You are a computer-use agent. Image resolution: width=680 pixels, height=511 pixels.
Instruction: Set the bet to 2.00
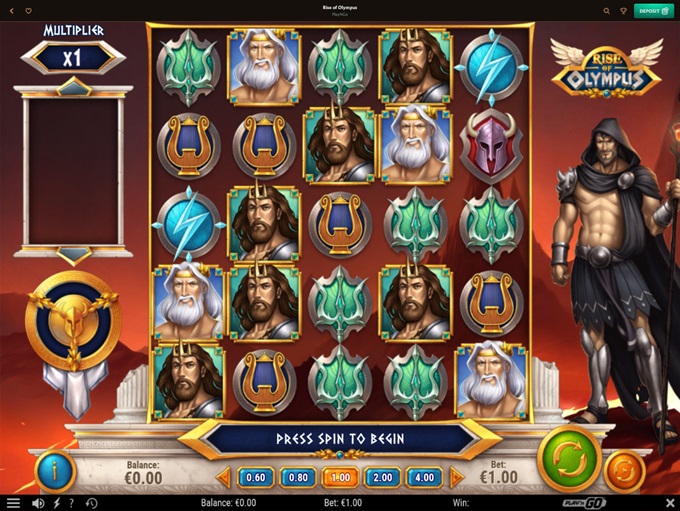coord(383,477)
